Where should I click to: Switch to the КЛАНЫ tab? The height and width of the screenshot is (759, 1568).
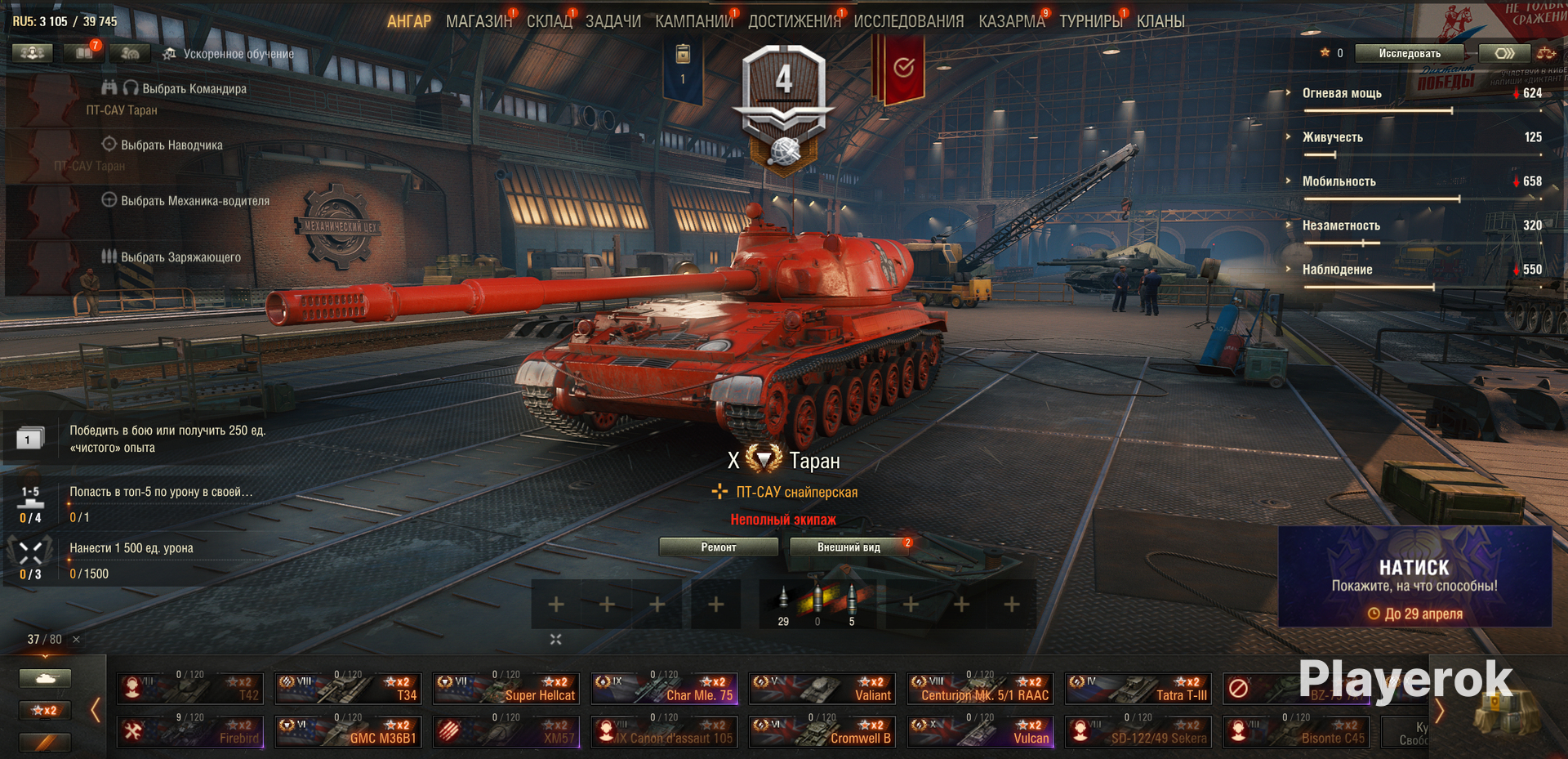[1160, 21]
